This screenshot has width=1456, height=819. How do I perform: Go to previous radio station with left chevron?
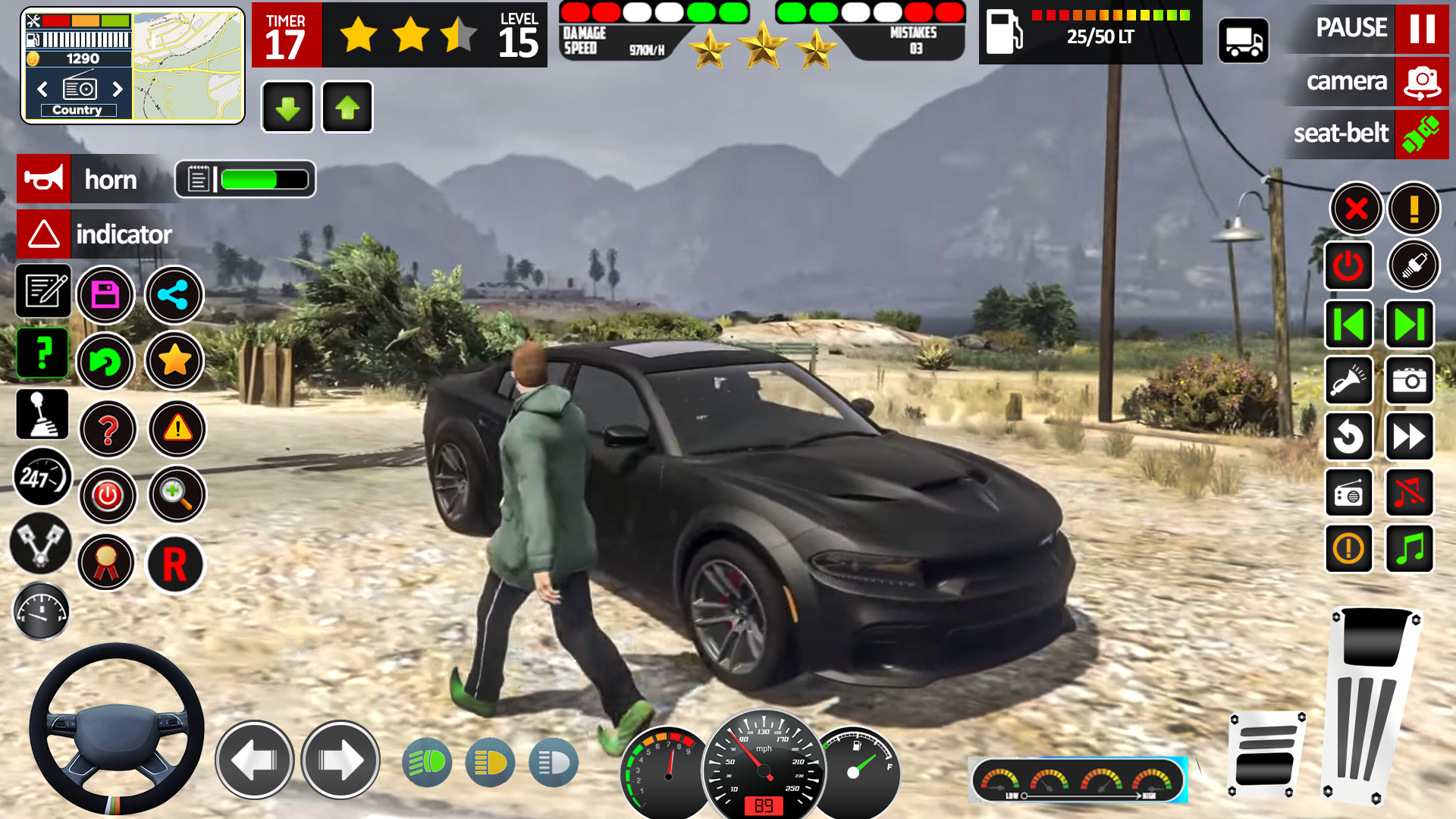pyautogui.click(x=42, y=89)
